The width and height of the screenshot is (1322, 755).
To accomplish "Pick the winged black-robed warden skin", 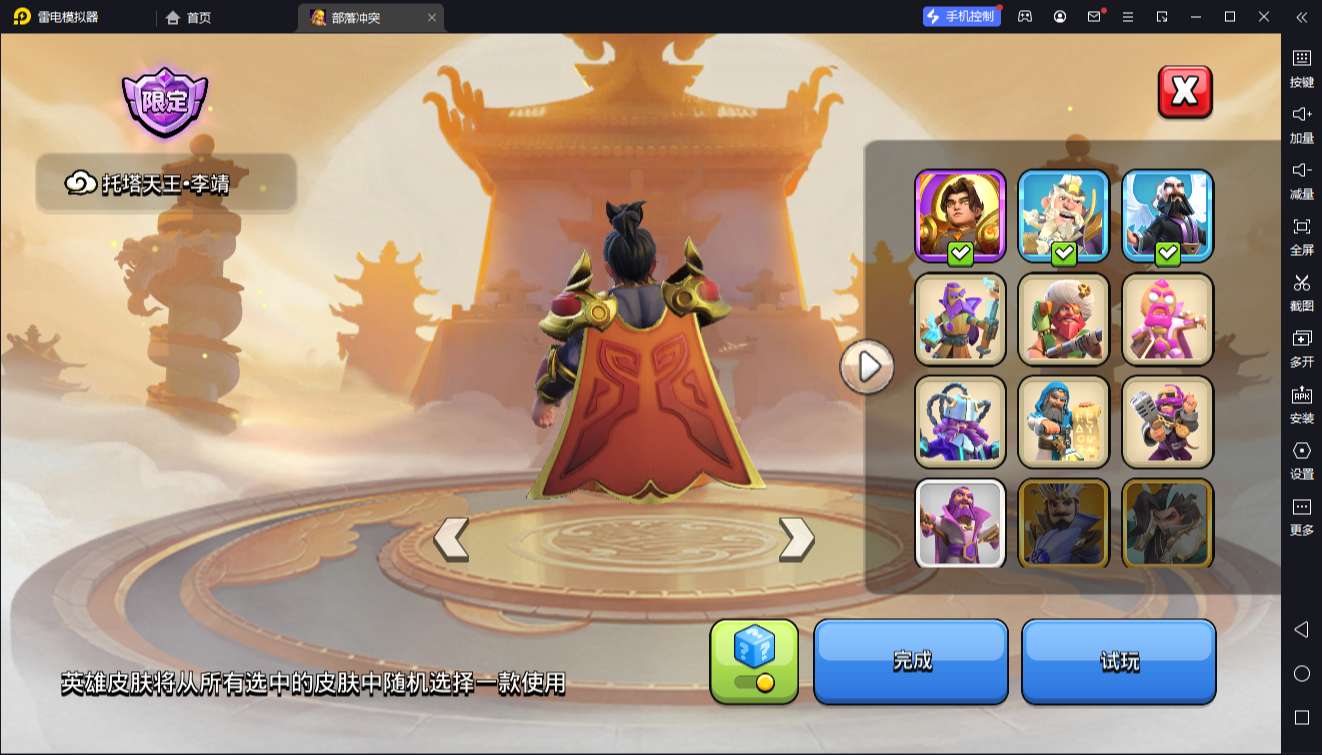I will (x=1168, y=215).
